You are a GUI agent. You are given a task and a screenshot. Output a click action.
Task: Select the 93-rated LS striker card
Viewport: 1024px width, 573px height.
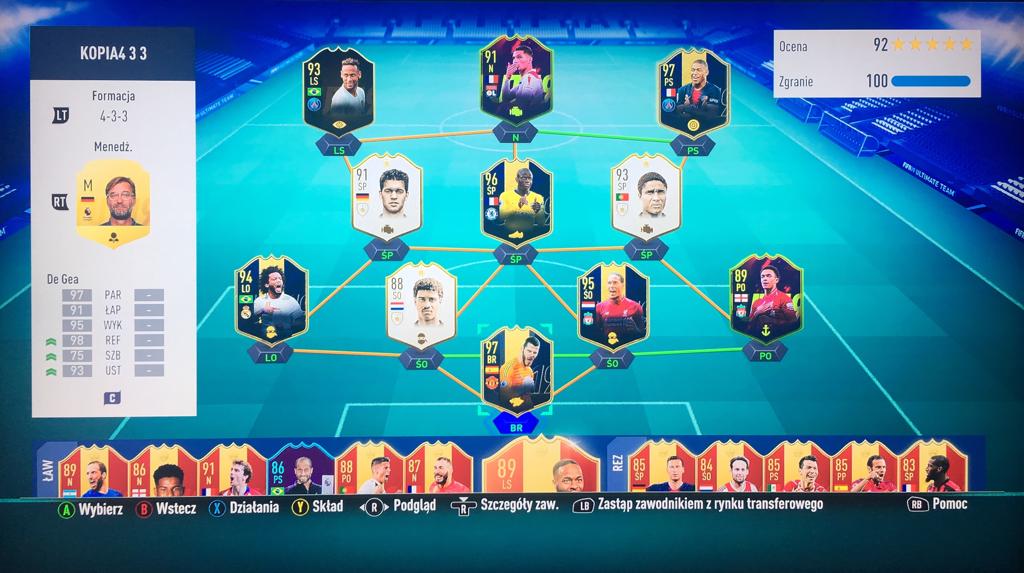(x=338, y=93)
